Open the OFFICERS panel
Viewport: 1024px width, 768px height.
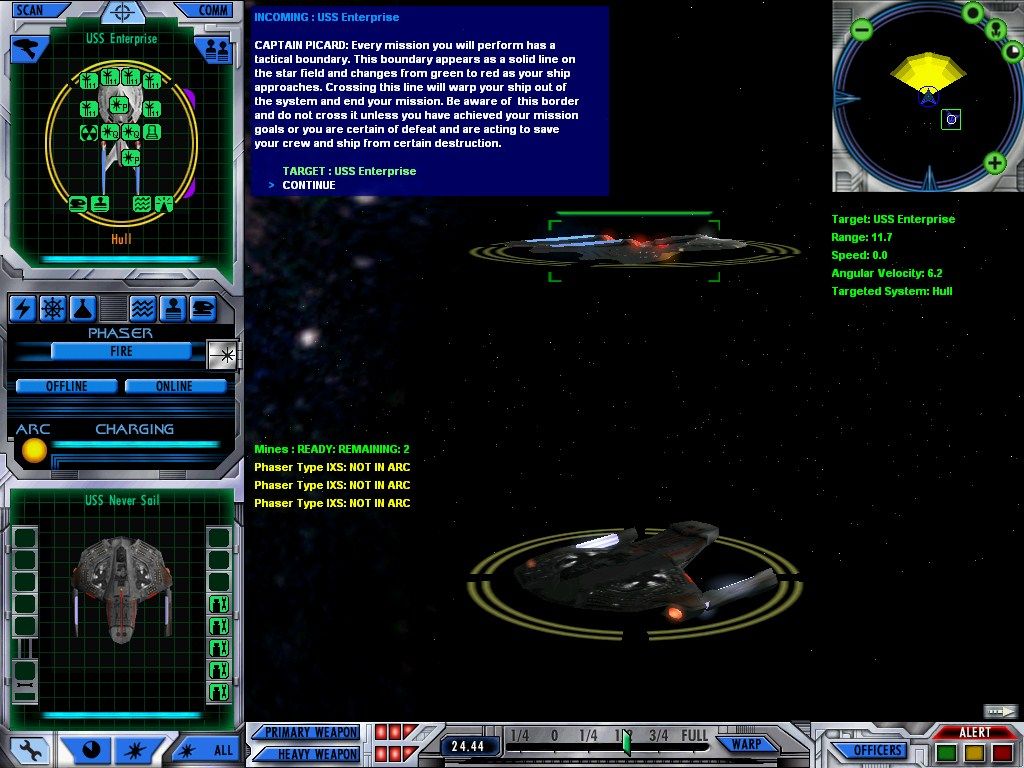(878, 750)
